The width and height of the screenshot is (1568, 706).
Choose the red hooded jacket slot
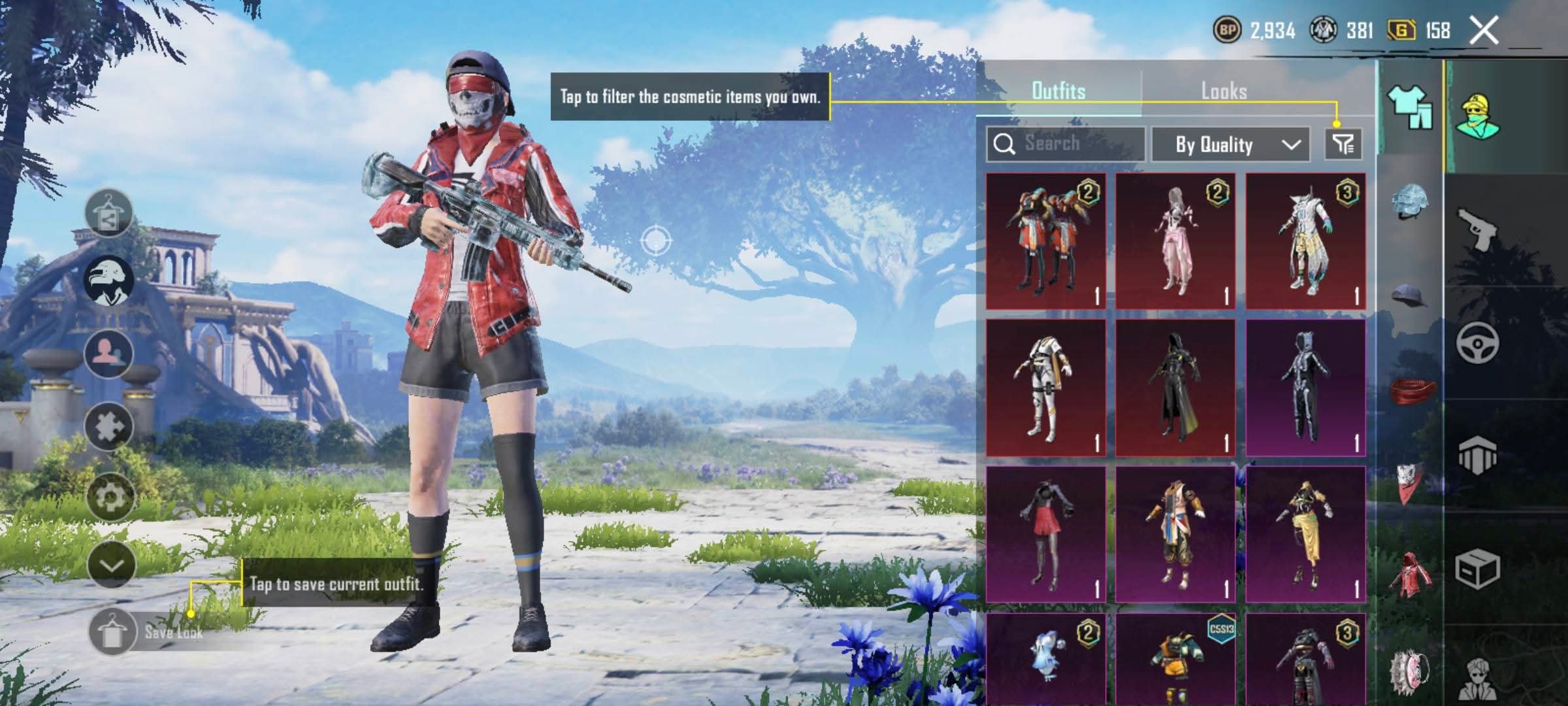pyautogui.click(x=1410, y=575)
